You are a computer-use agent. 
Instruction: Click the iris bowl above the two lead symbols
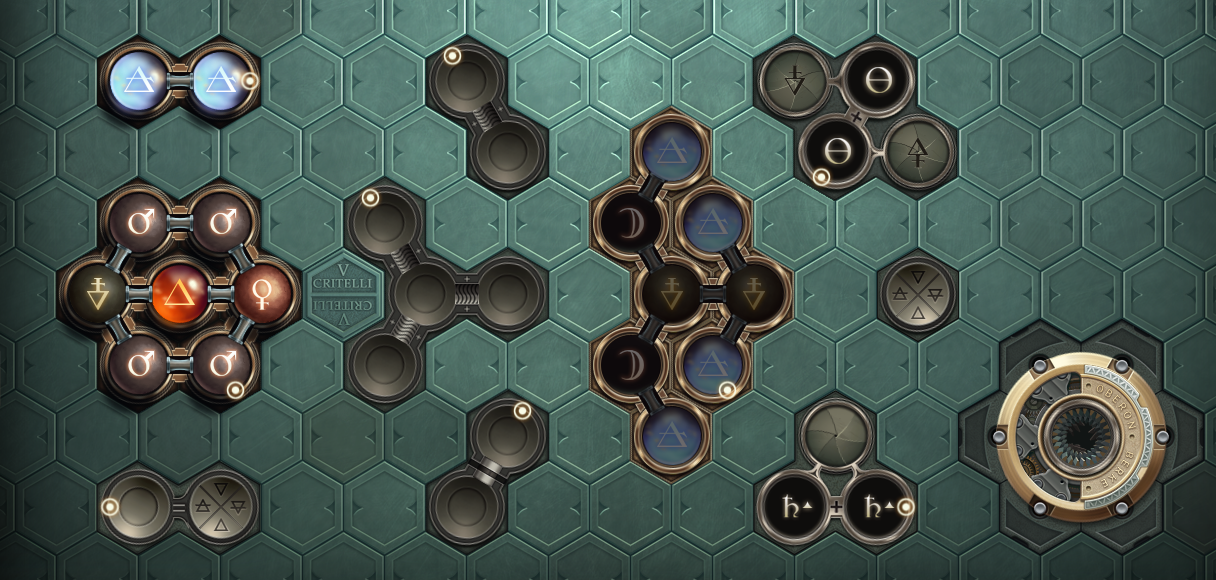pyautogui.click(x=836, y=436)
